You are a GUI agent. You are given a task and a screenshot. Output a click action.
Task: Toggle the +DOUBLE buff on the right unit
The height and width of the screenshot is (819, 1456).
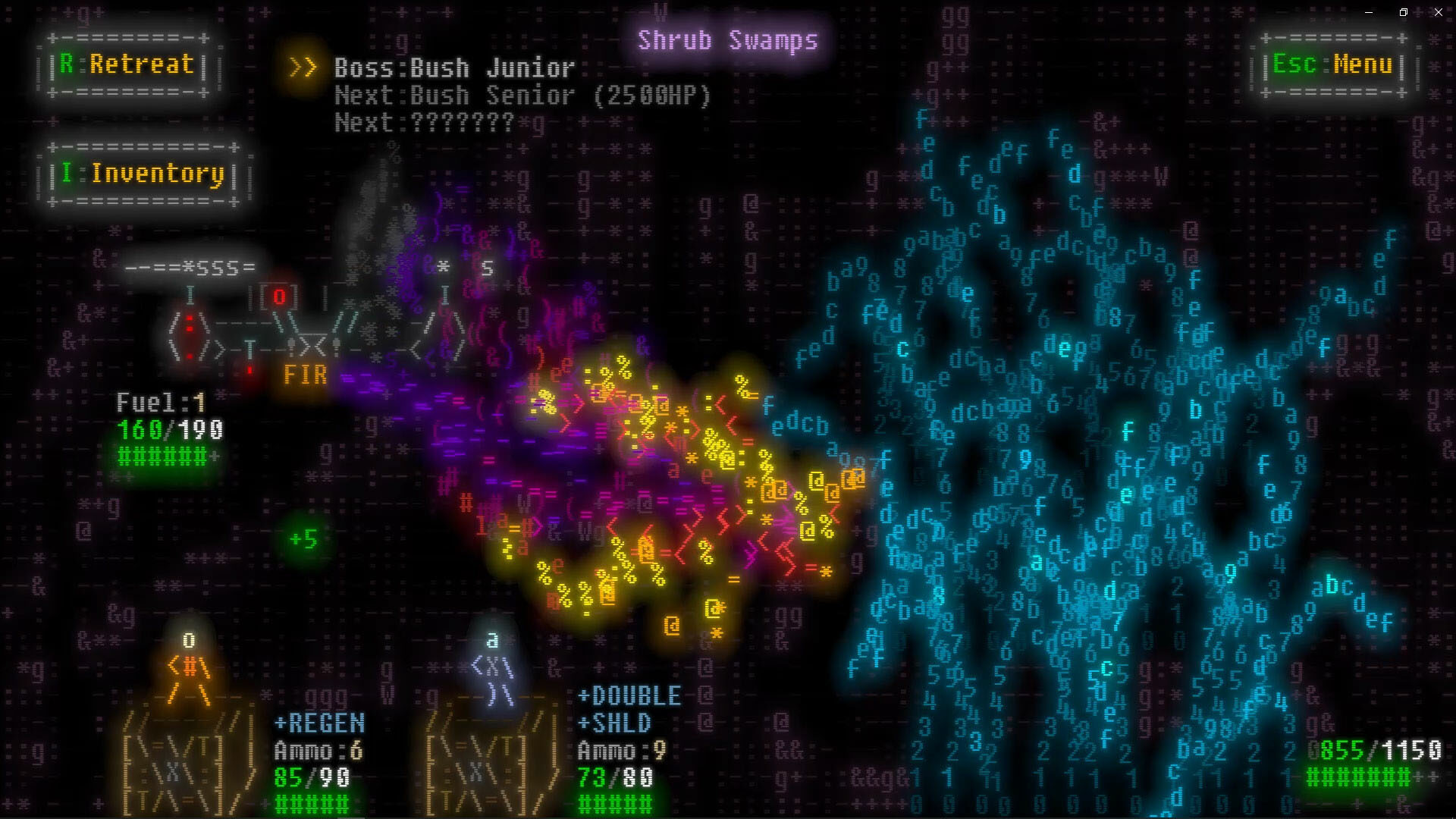(628, 695)
